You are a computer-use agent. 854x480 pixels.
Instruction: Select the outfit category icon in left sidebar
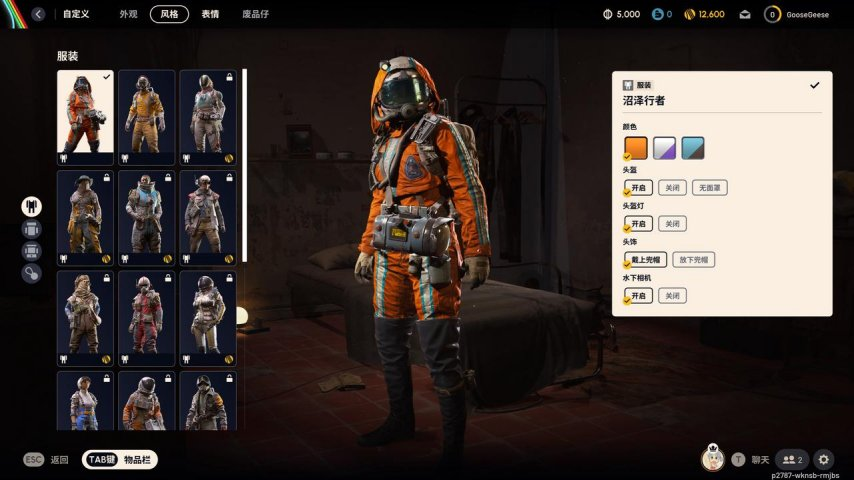coord(32,206)
